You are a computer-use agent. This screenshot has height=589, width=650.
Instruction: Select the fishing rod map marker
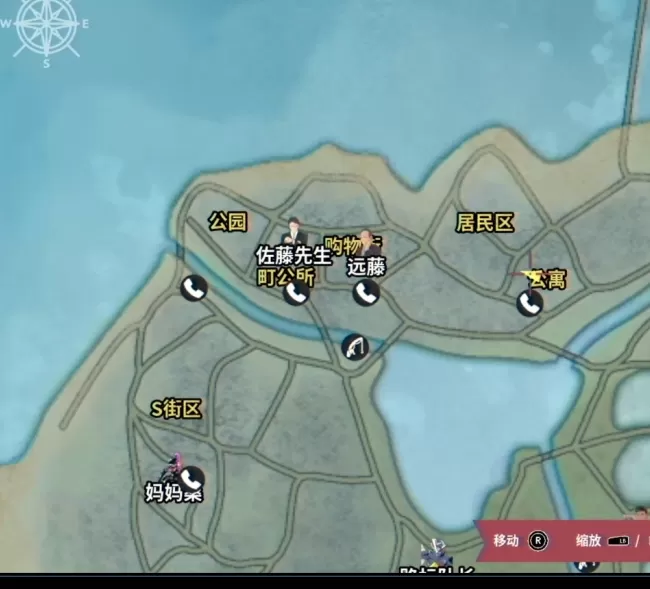coord(354,347)
